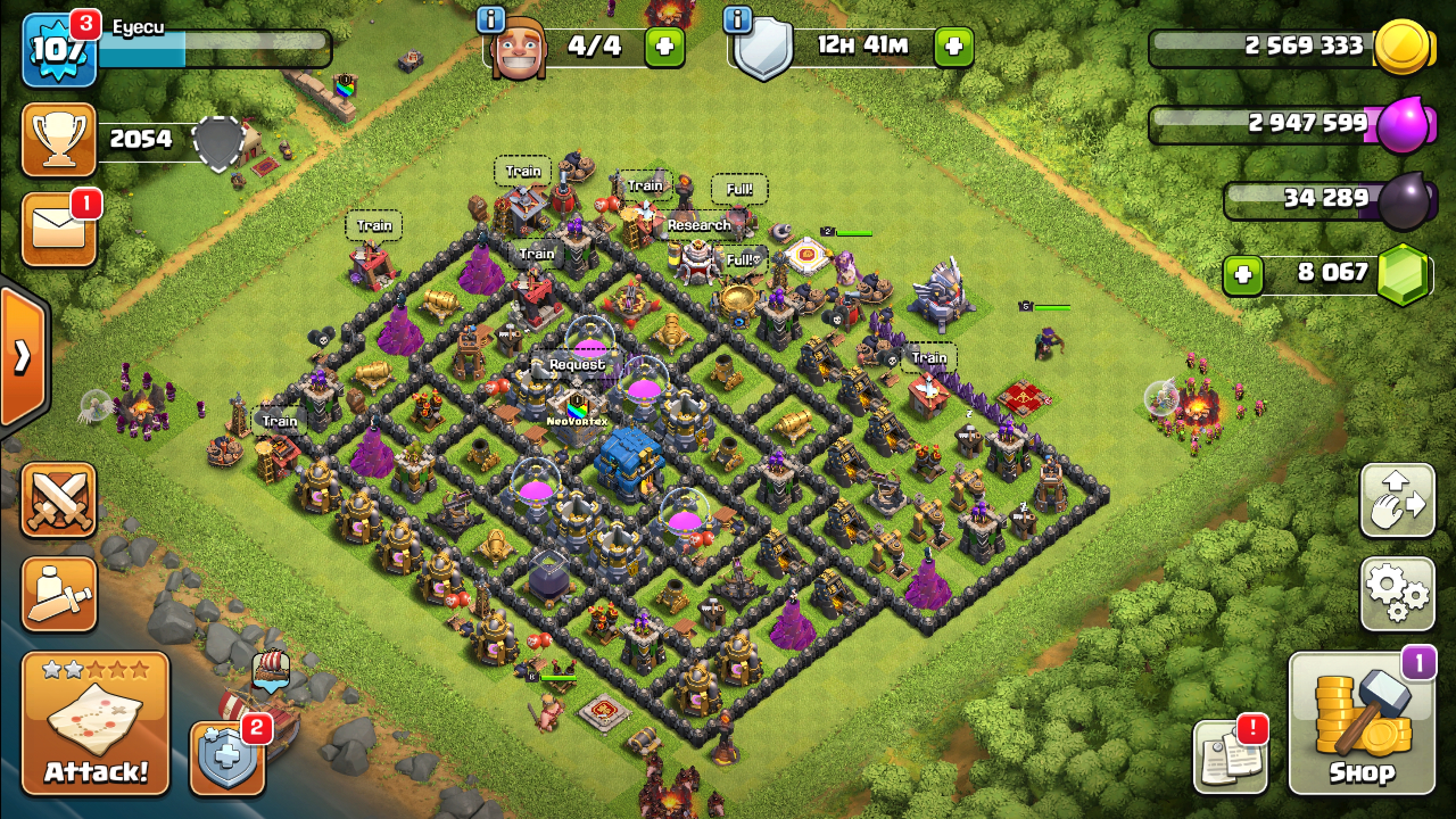Screen dimensions: 1456x819
Task: Open the Attack map button
Action: [96, 722]
